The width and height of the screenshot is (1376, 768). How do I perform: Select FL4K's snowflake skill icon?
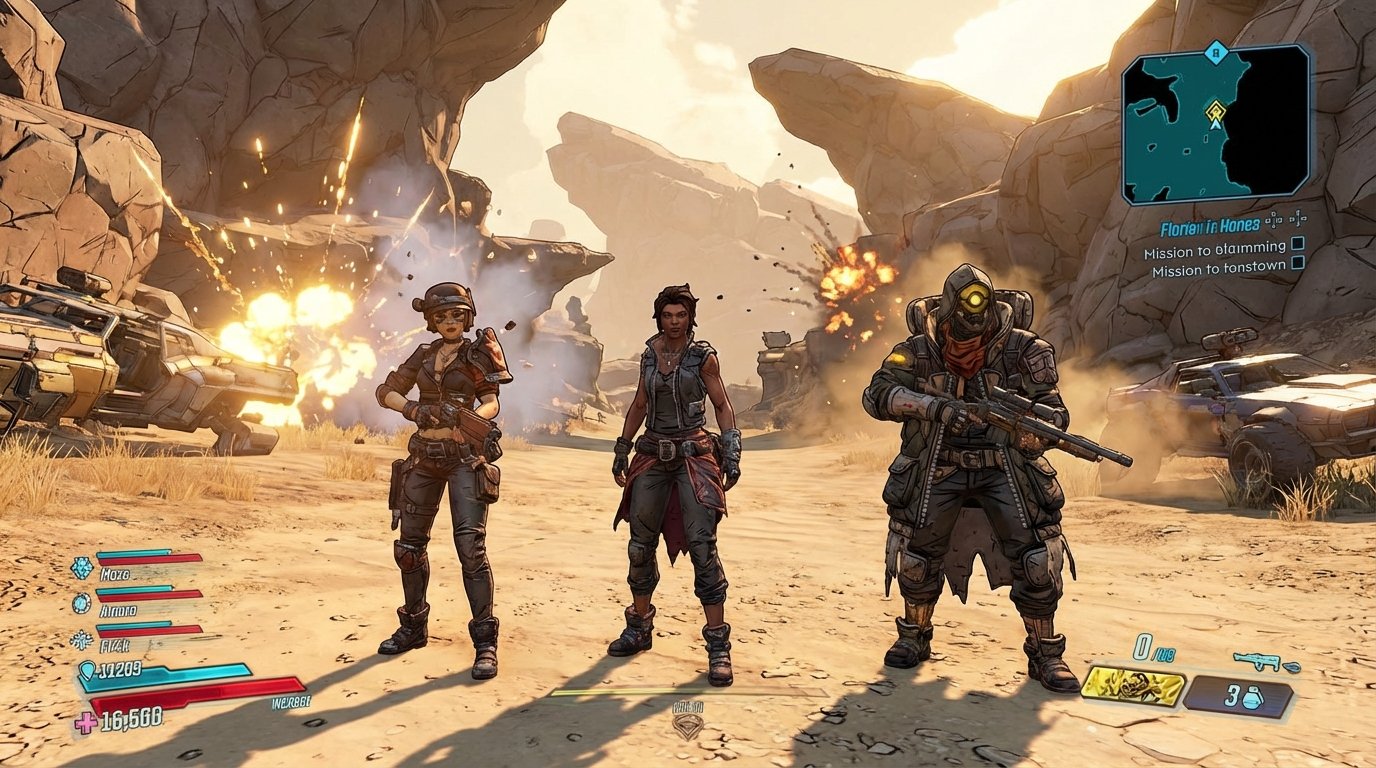pos(82,640)
